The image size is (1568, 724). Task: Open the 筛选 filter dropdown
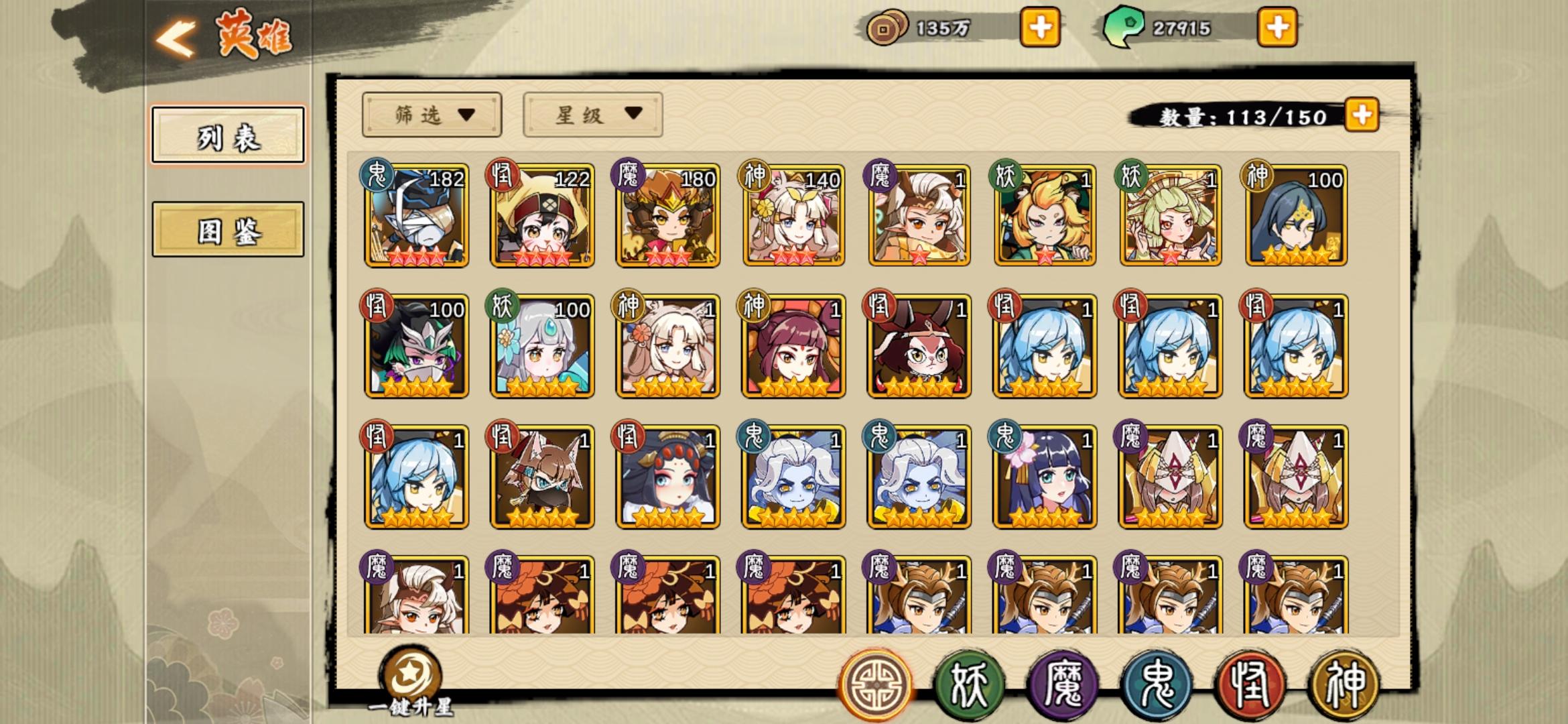click(431, 114)
